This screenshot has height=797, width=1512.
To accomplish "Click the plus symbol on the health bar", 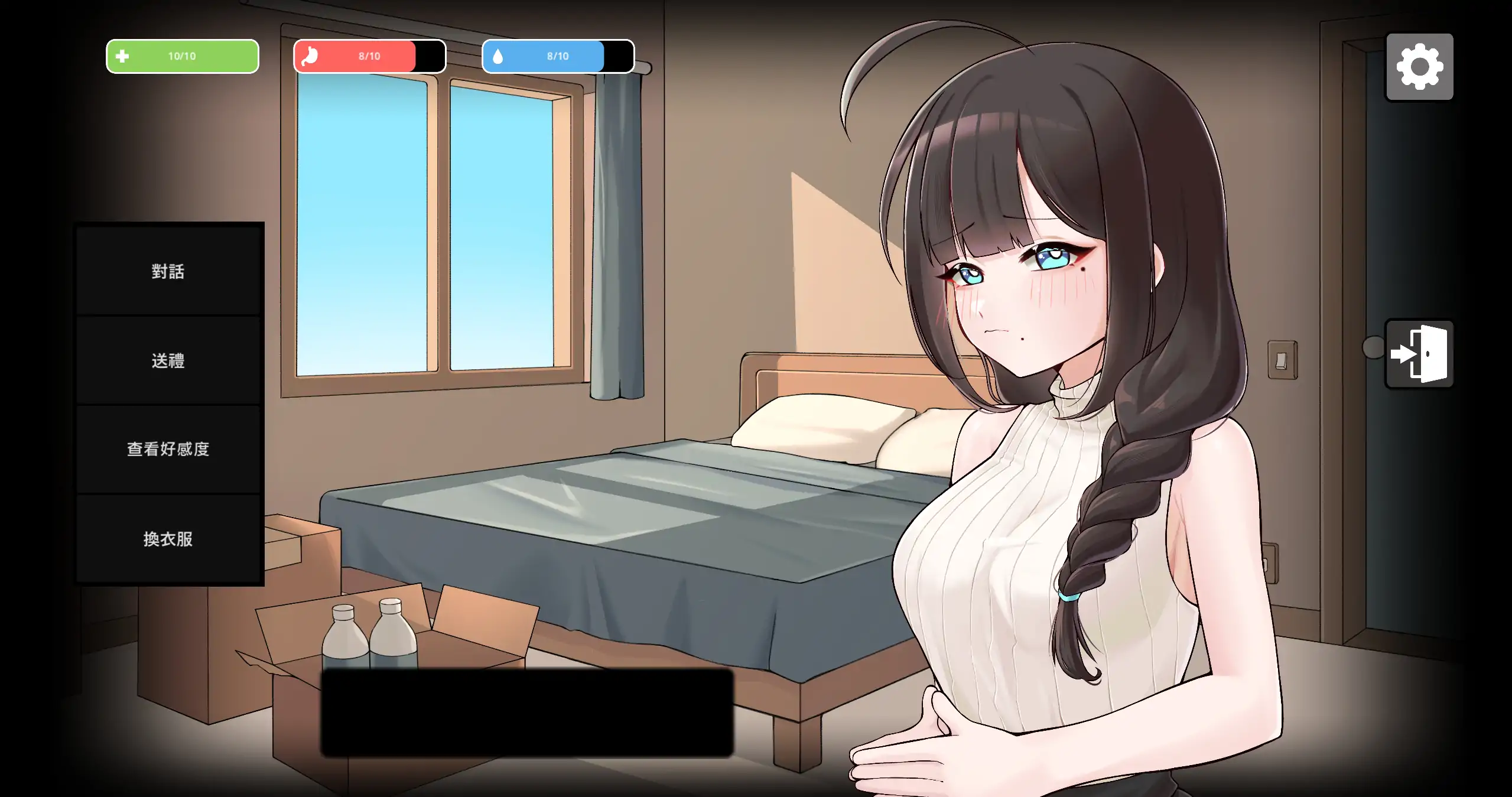I will (x=122, y=56).
